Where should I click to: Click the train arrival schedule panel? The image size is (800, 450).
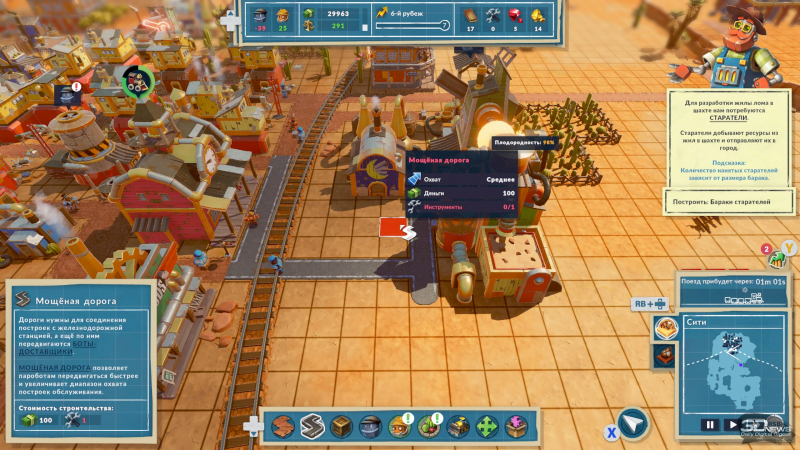pos(735,290)
